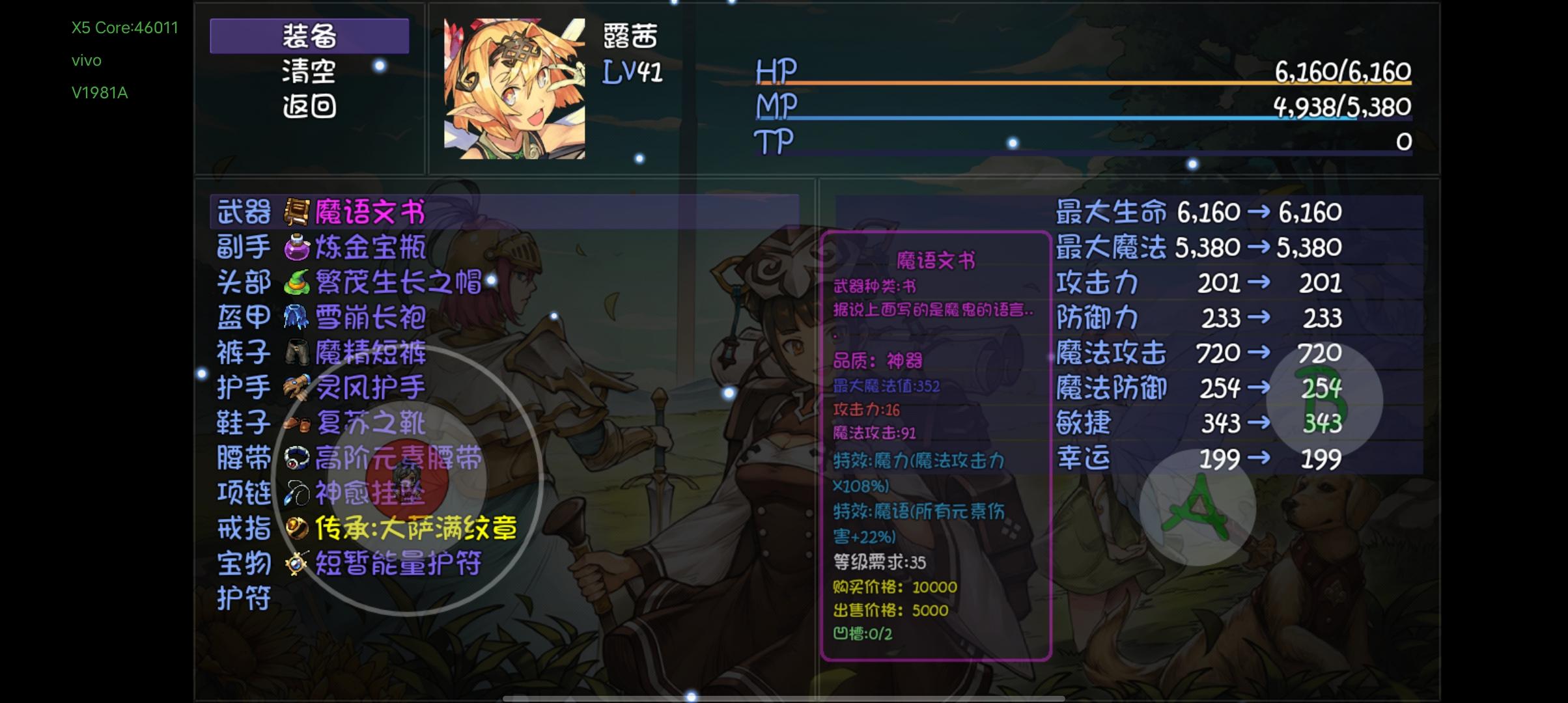Click the 炼金宝瓶 potion icon in off-hand slot

click(x=294, y=247)
